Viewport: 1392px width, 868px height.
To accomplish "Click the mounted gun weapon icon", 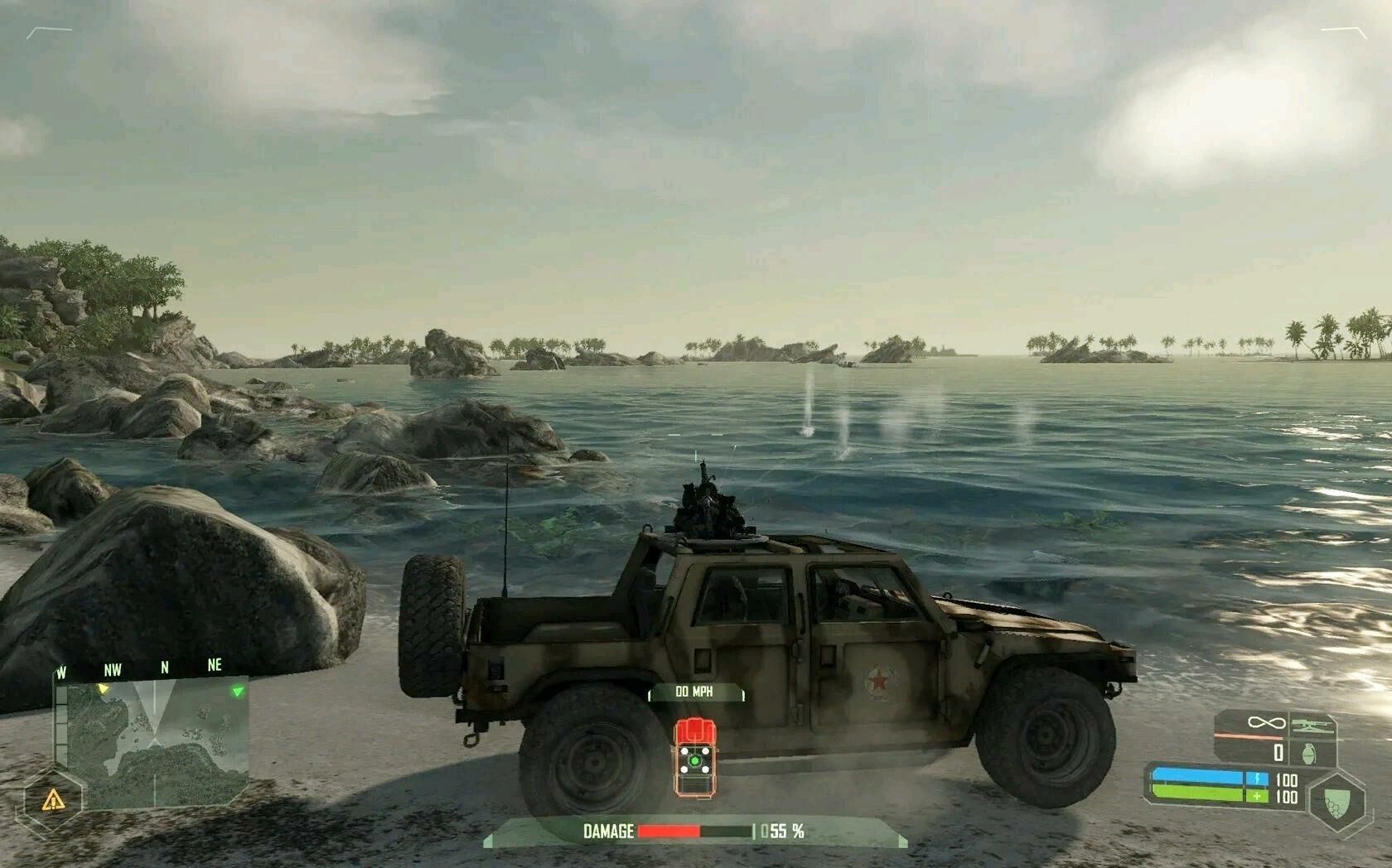I will pos(1311,726).
